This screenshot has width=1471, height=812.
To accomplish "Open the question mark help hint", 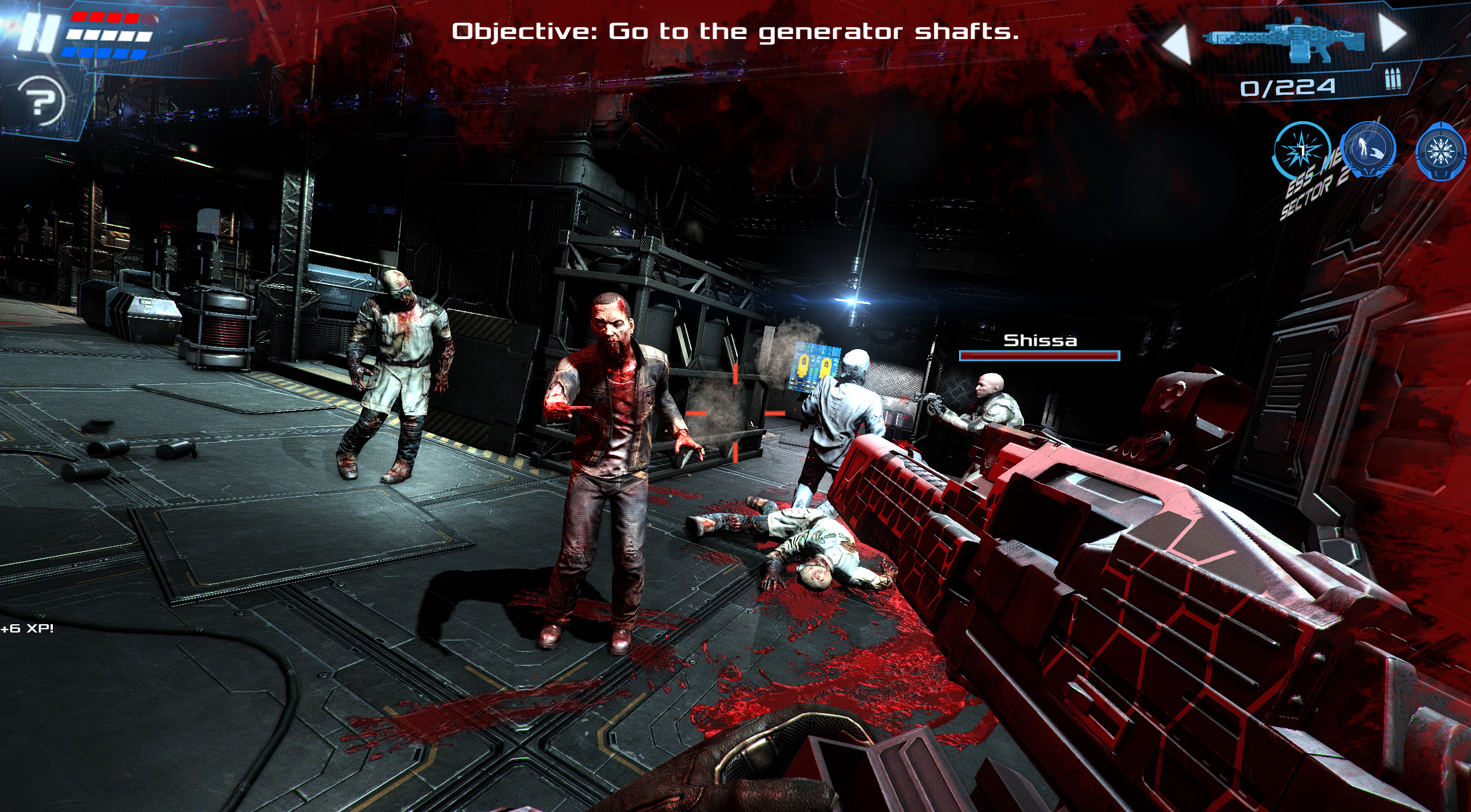I will tap(41, 102).
